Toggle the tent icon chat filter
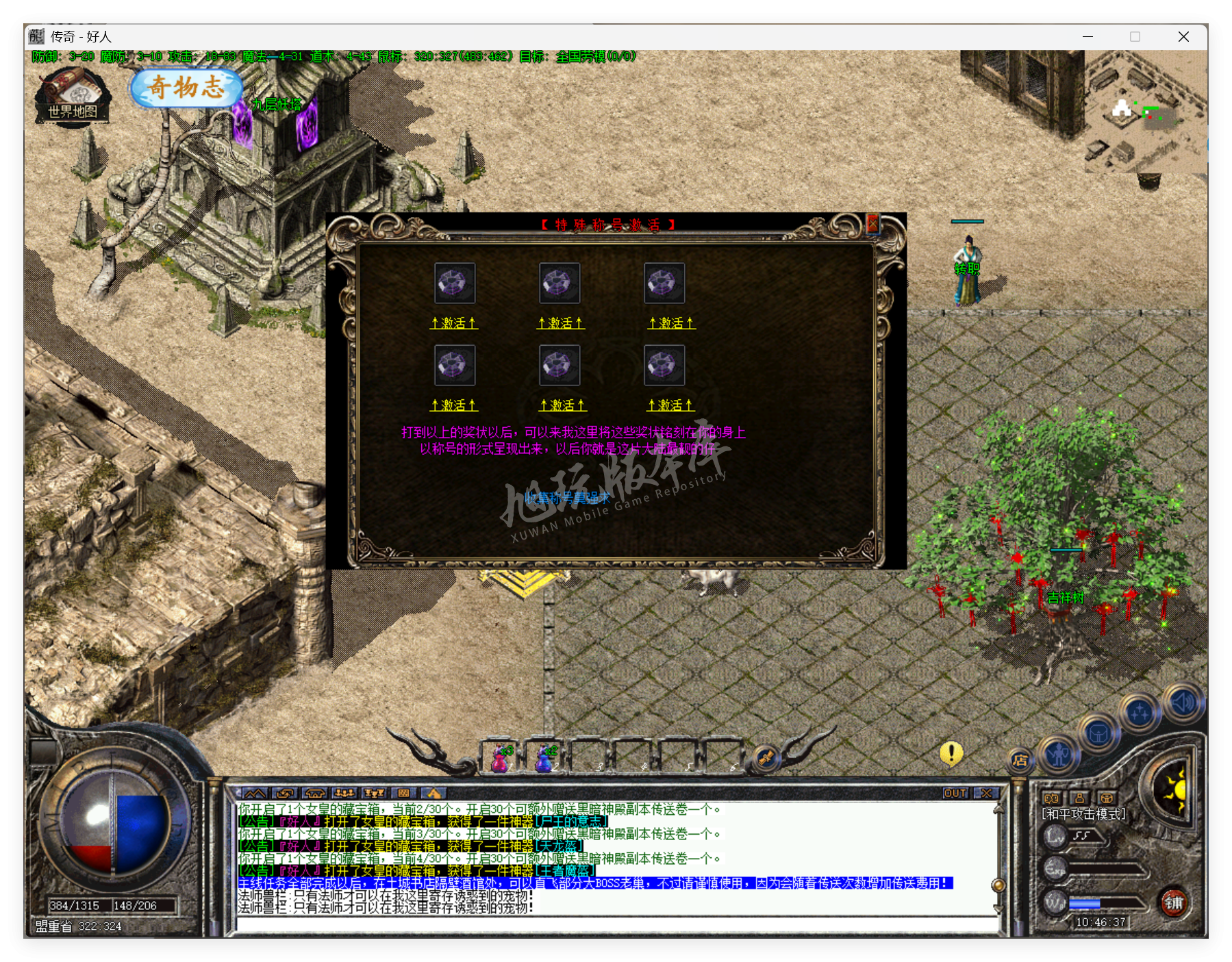Viewport: 1232px width, 962px height. click(x=316, y=794)
